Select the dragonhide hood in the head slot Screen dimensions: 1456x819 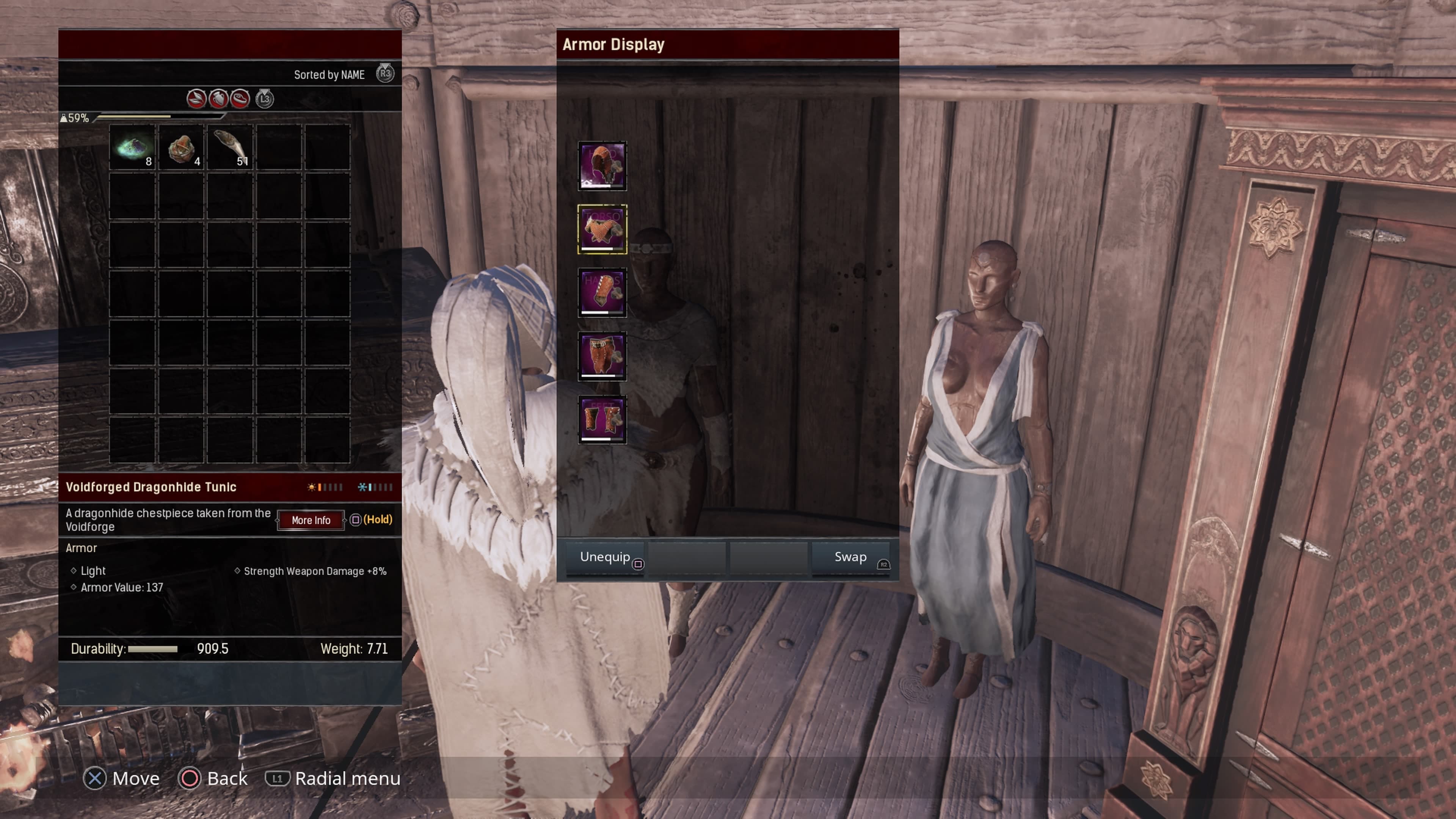coord(602,166)
